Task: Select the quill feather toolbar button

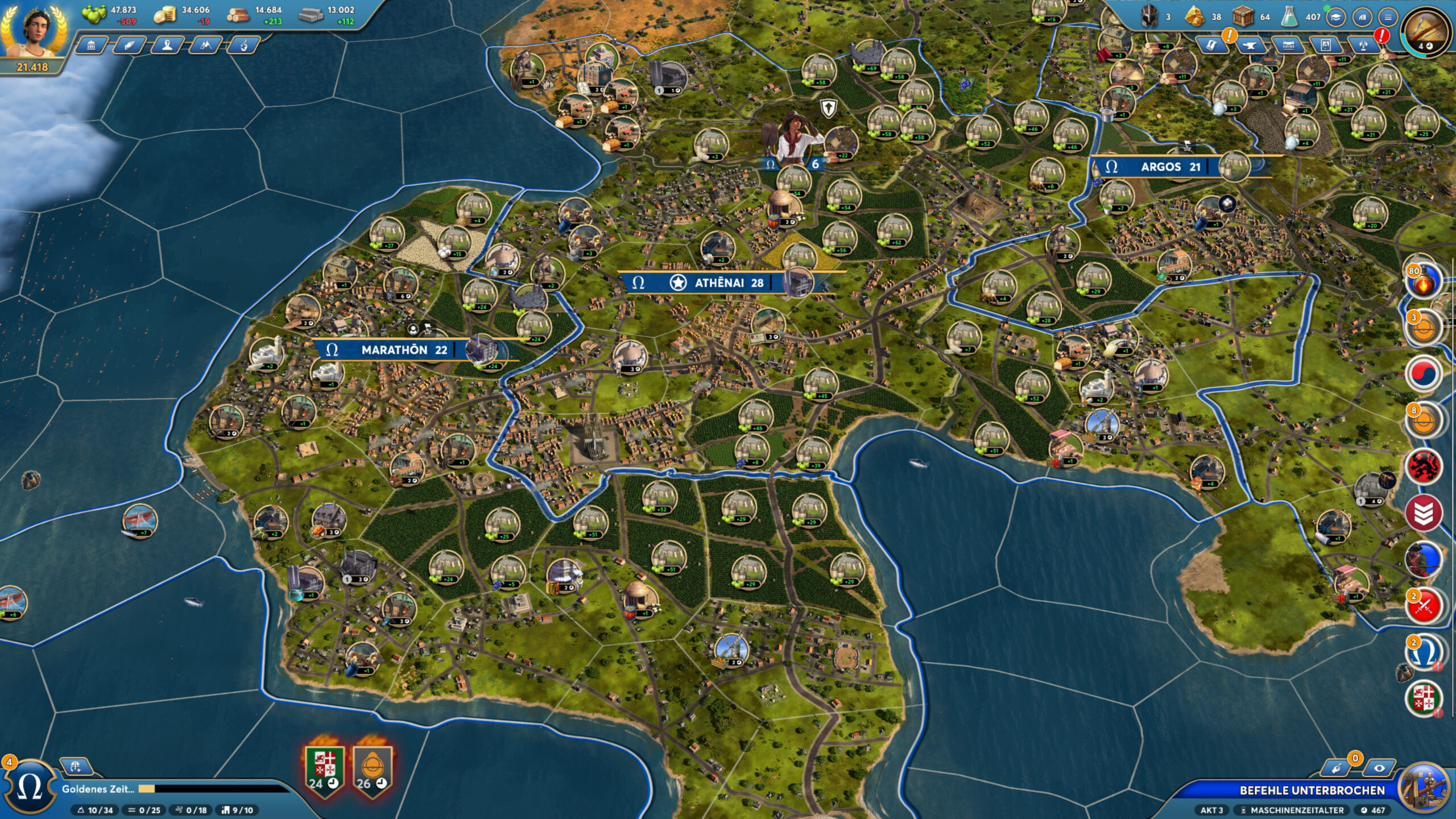Action: 130,45
